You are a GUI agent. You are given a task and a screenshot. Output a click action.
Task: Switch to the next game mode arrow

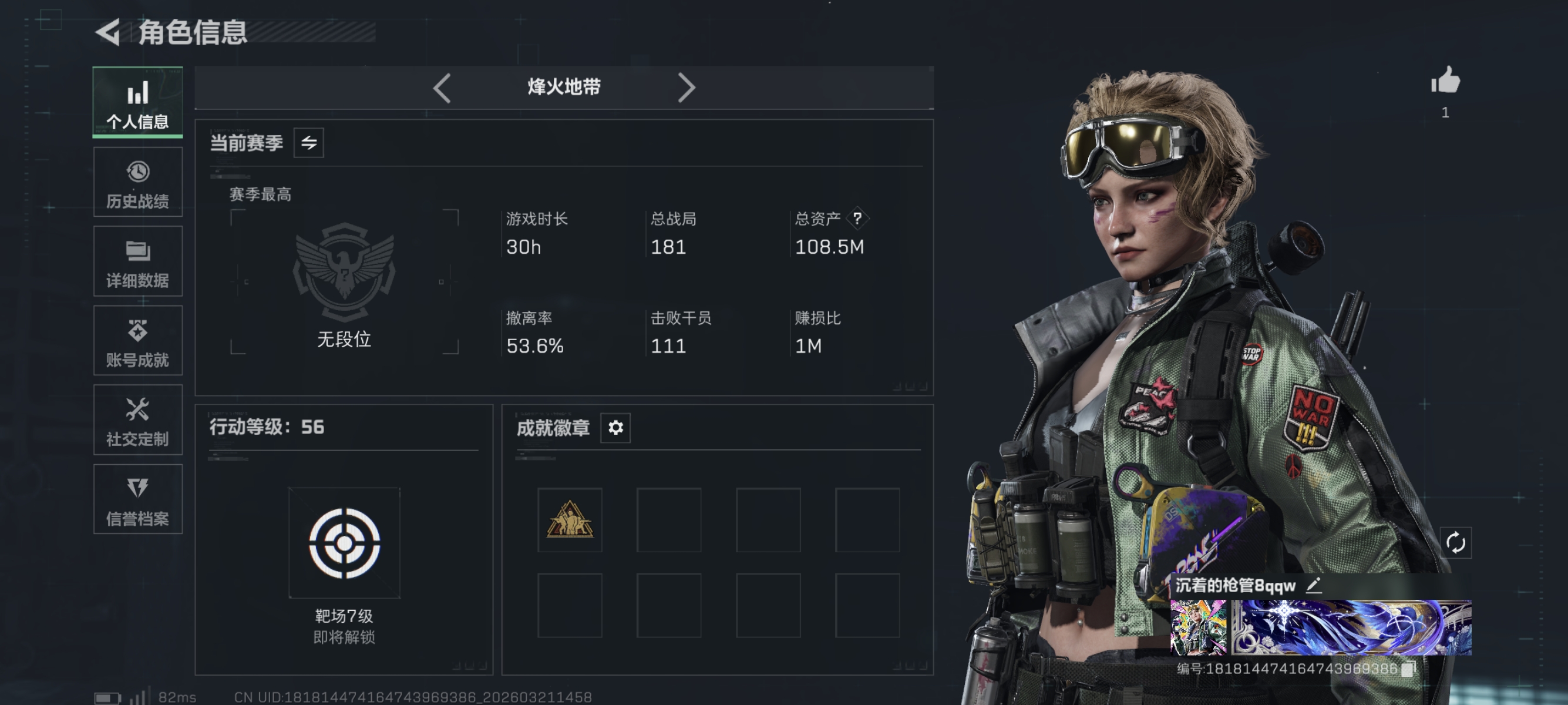pos(686,88)
